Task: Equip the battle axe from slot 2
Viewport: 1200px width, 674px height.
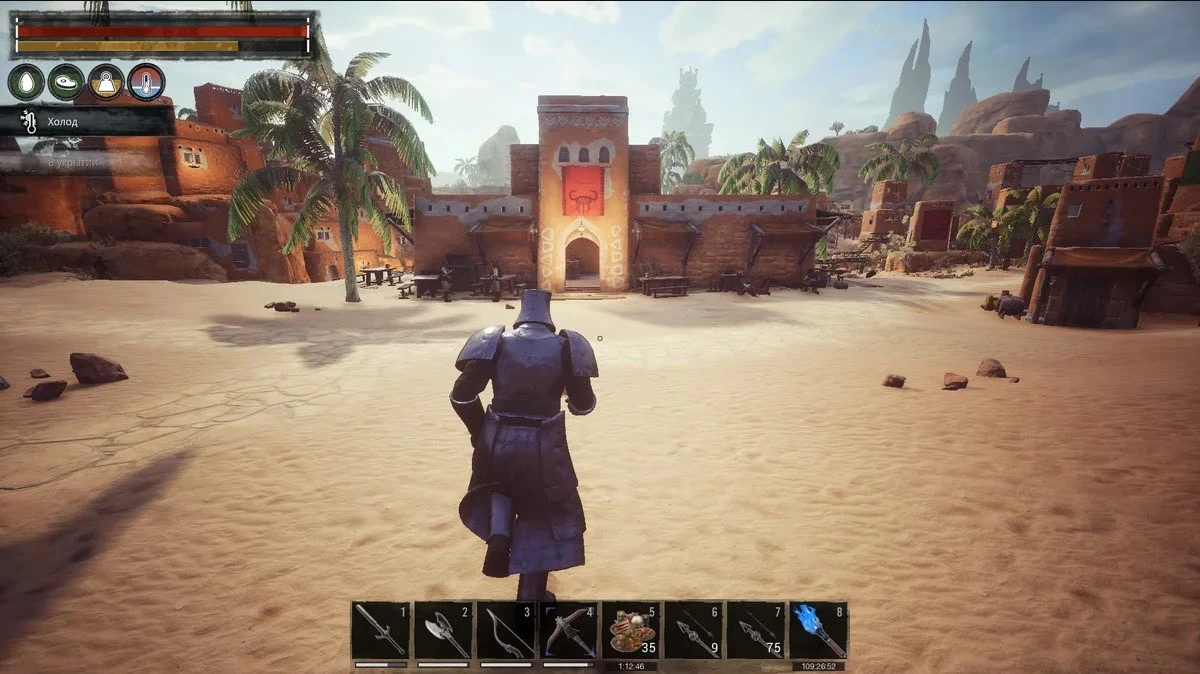Action: pos(442,630)
